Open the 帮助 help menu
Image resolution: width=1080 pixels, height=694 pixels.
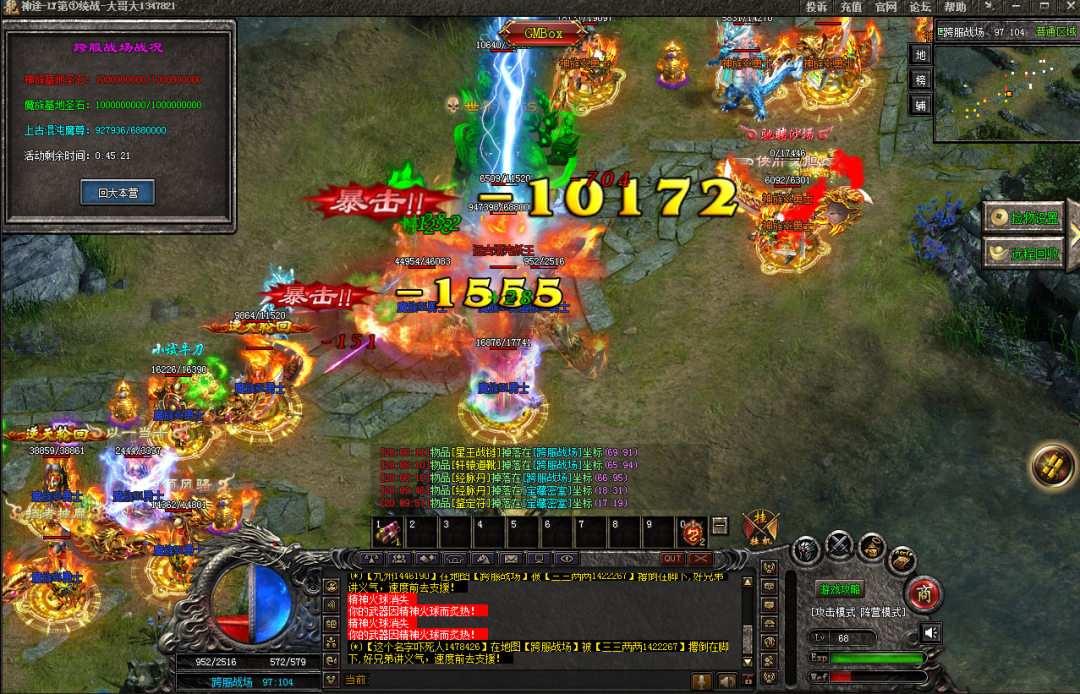[x=955, y=7]
